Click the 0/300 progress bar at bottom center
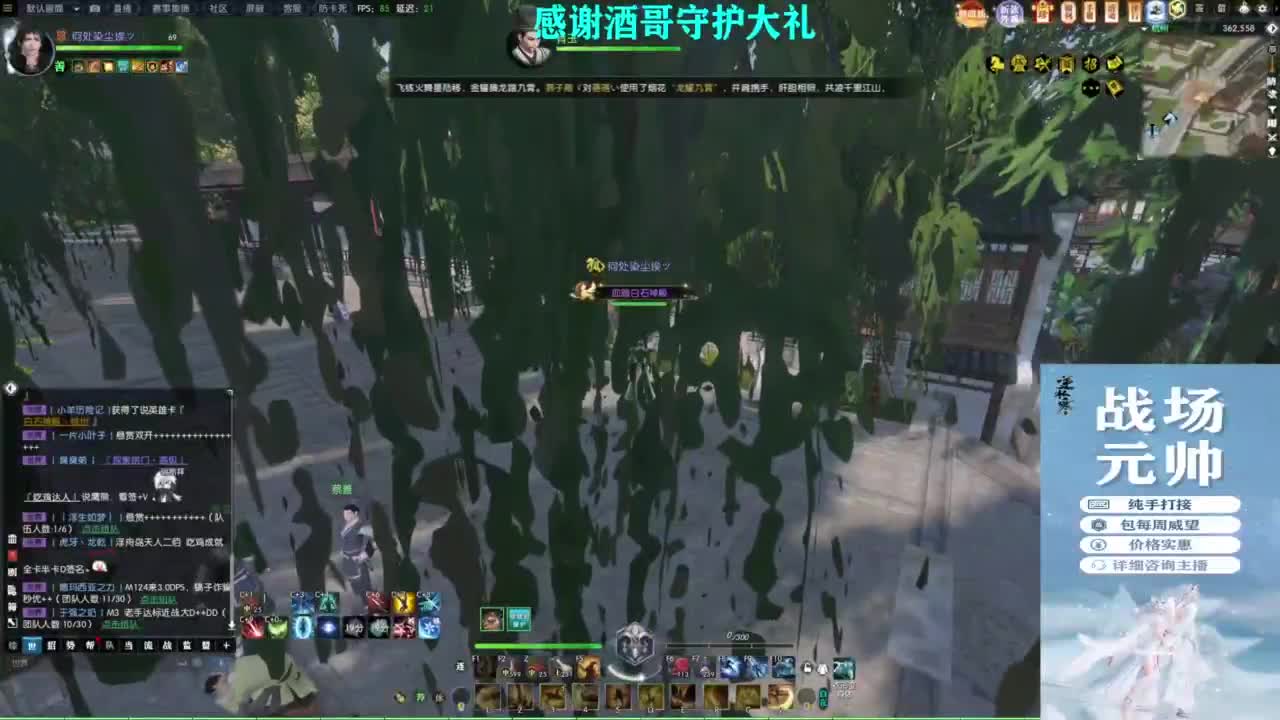 coord(728,645)
